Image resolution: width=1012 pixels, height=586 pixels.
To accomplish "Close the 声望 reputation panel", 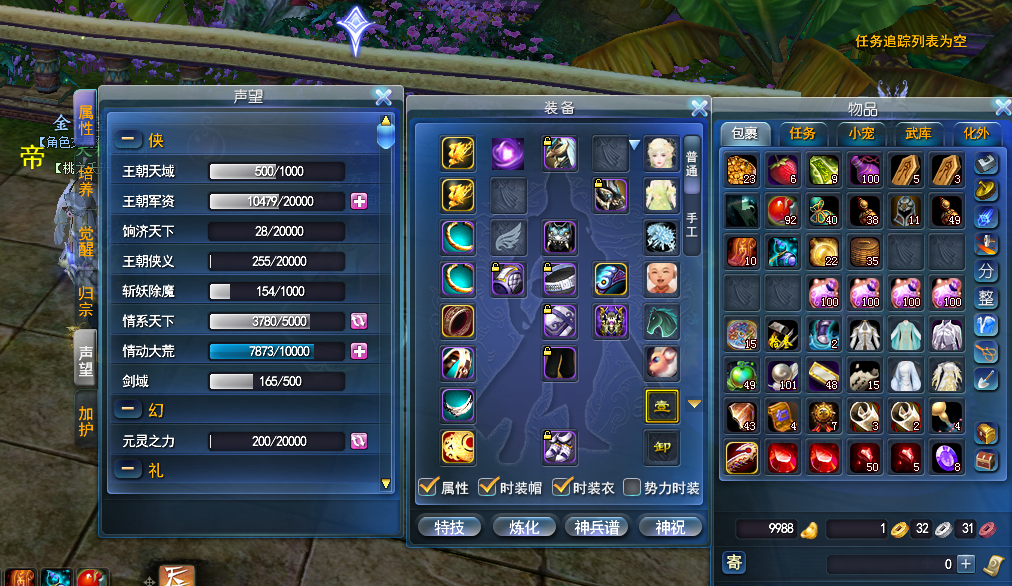I will [x=383, y=97].
